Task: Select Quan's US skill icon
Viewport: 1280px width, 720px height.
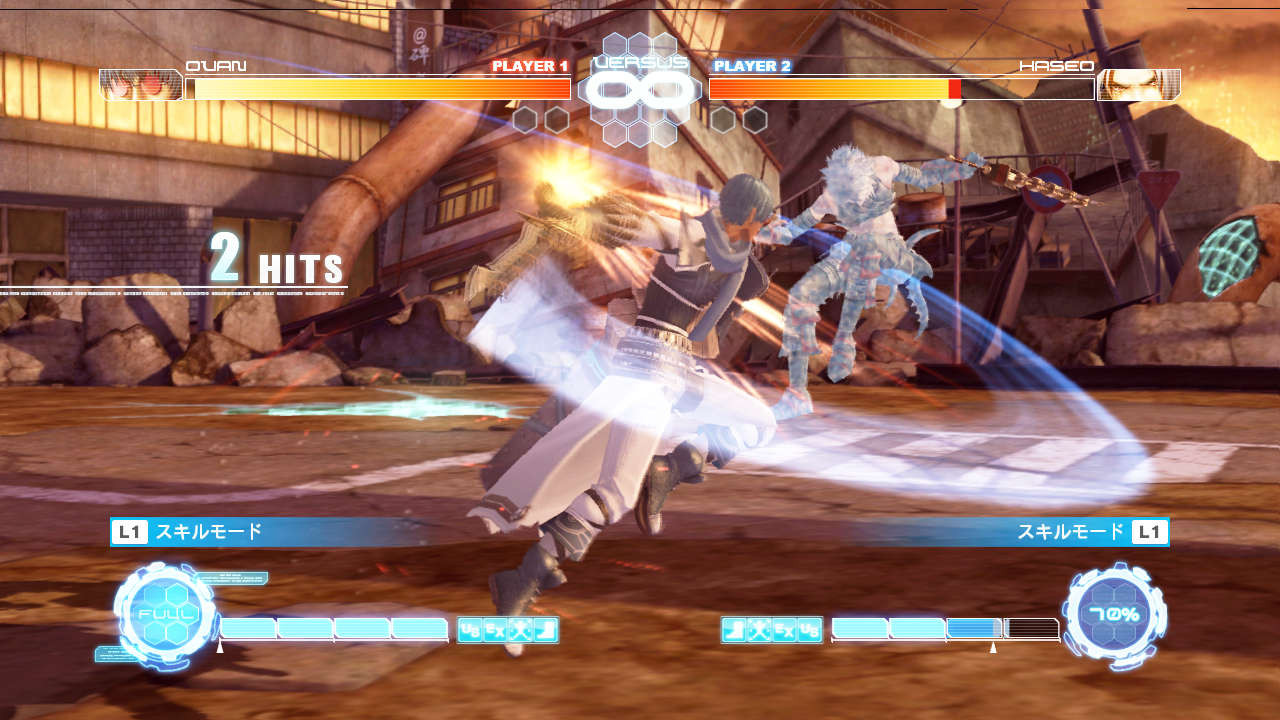Action: (x=470, y=630)
